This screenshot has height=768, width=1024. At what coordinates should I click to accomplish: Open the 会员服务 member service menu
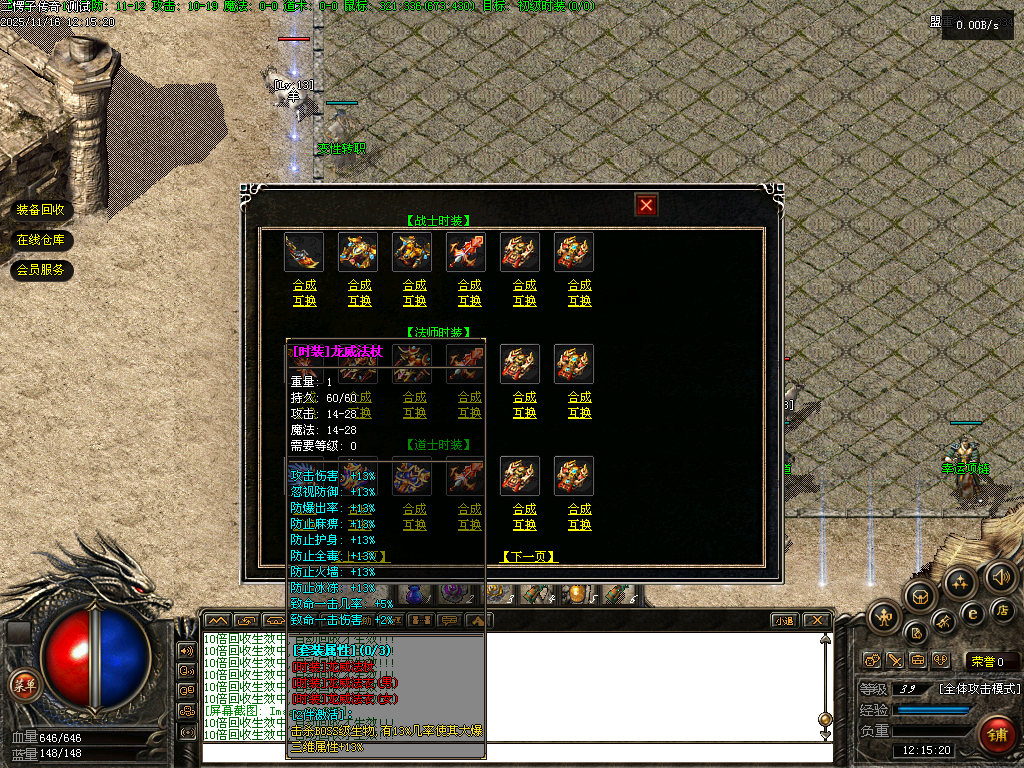tap(41, 270)
